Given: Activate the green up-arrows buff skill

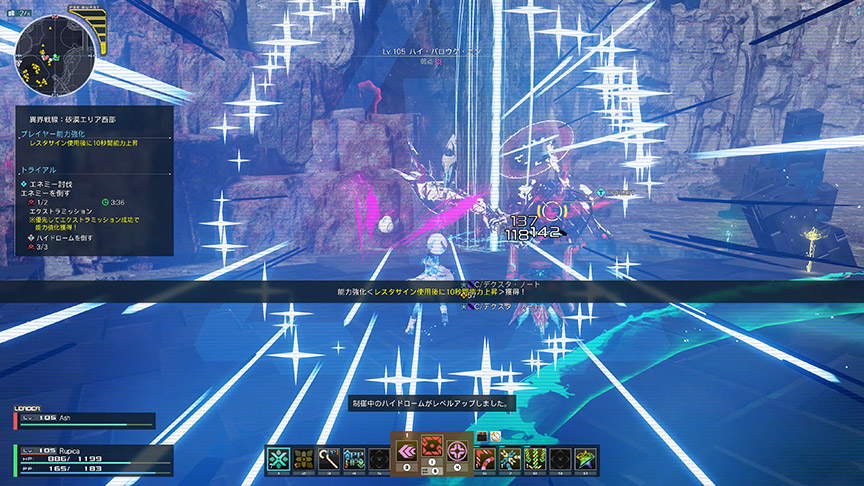Looking at the screenshot, I should point(353,458).
